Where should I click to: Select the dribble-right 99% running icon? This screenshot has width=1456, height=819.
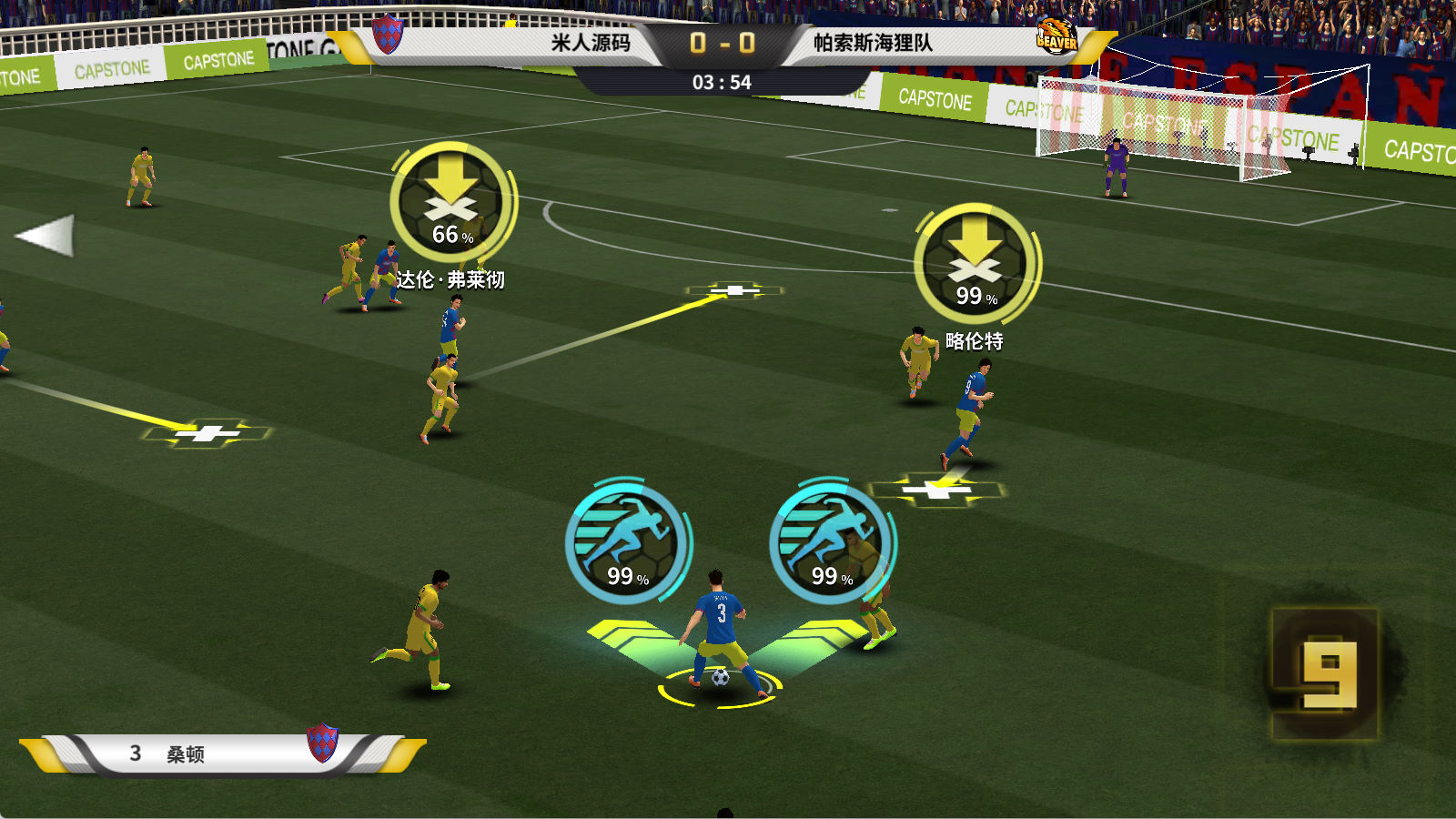[831, 541]
